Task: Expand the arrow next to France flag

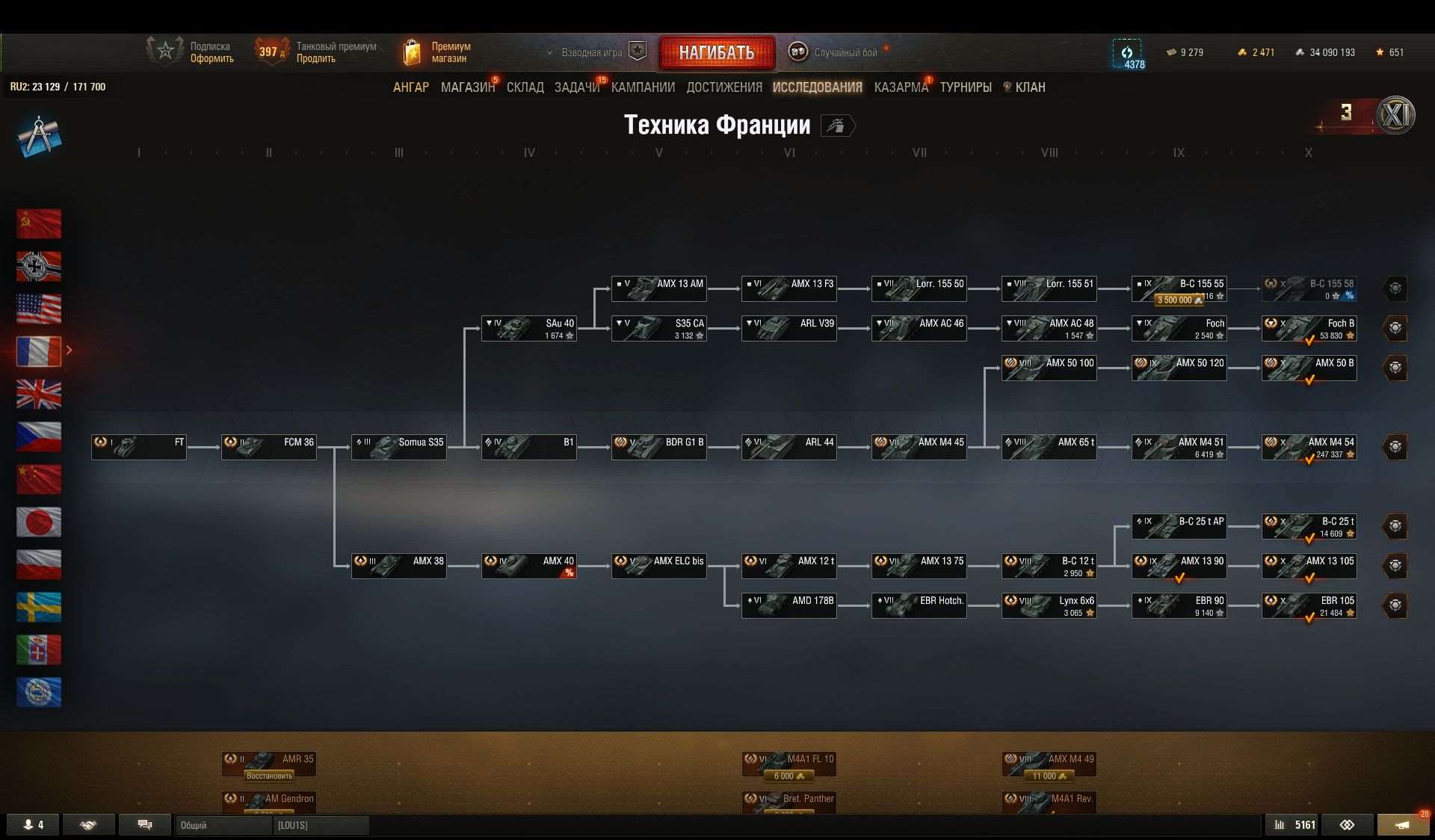Action: [x=69, y=349]
